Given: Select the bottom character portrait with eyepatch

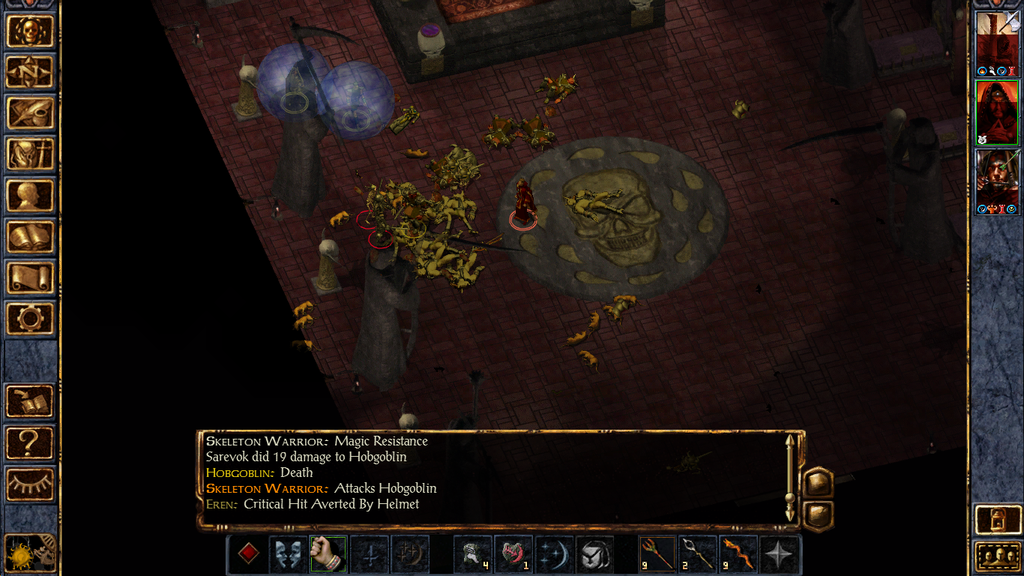Looking at the screenshot, I should click(997, 178).
